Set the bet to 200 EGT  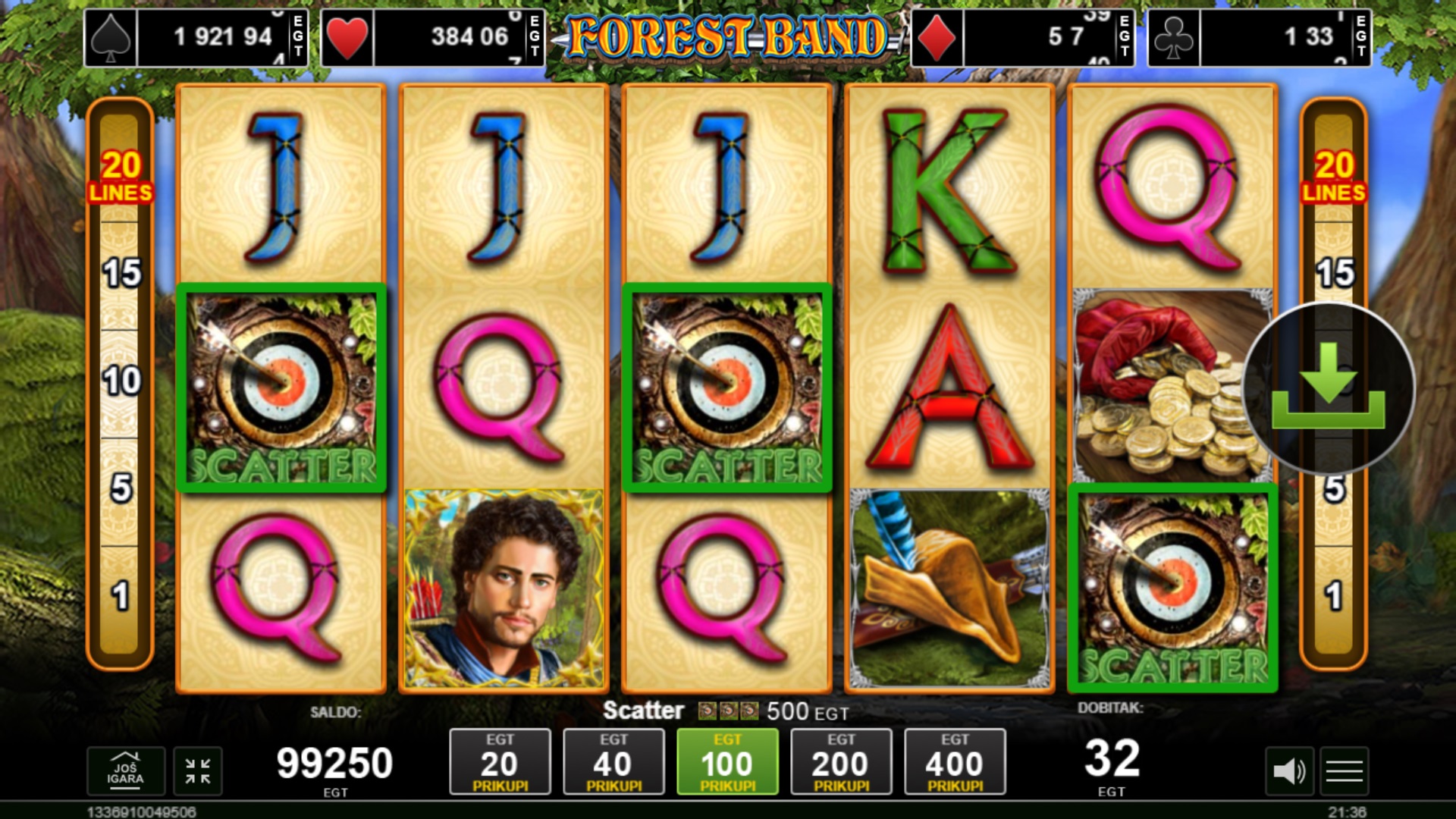coord(841,762)
